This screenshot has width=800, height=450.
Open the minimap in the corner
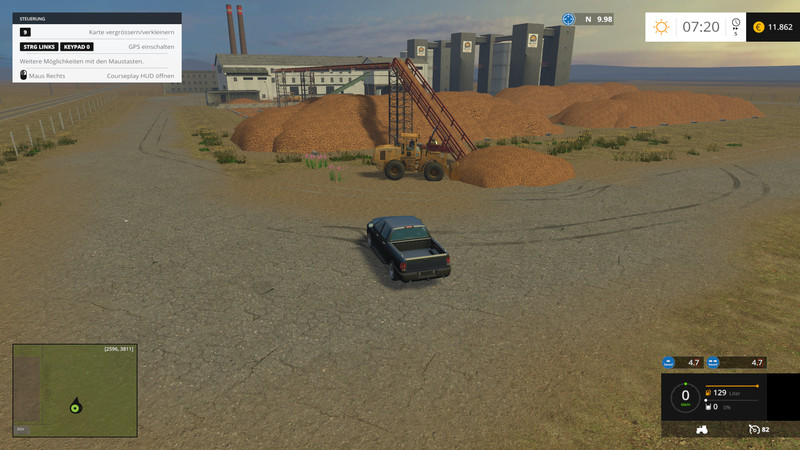coord(75,390)
